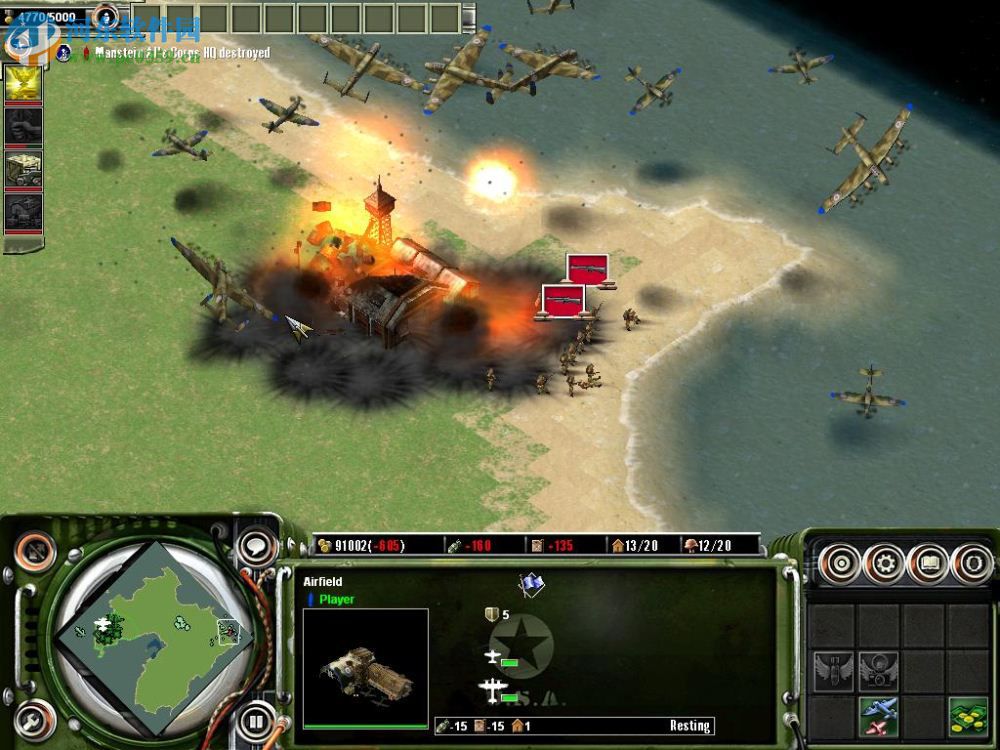This screenshot has width=1000, height=750.
Task: Toggle the round button above the wrench
Action: point(36,549)
